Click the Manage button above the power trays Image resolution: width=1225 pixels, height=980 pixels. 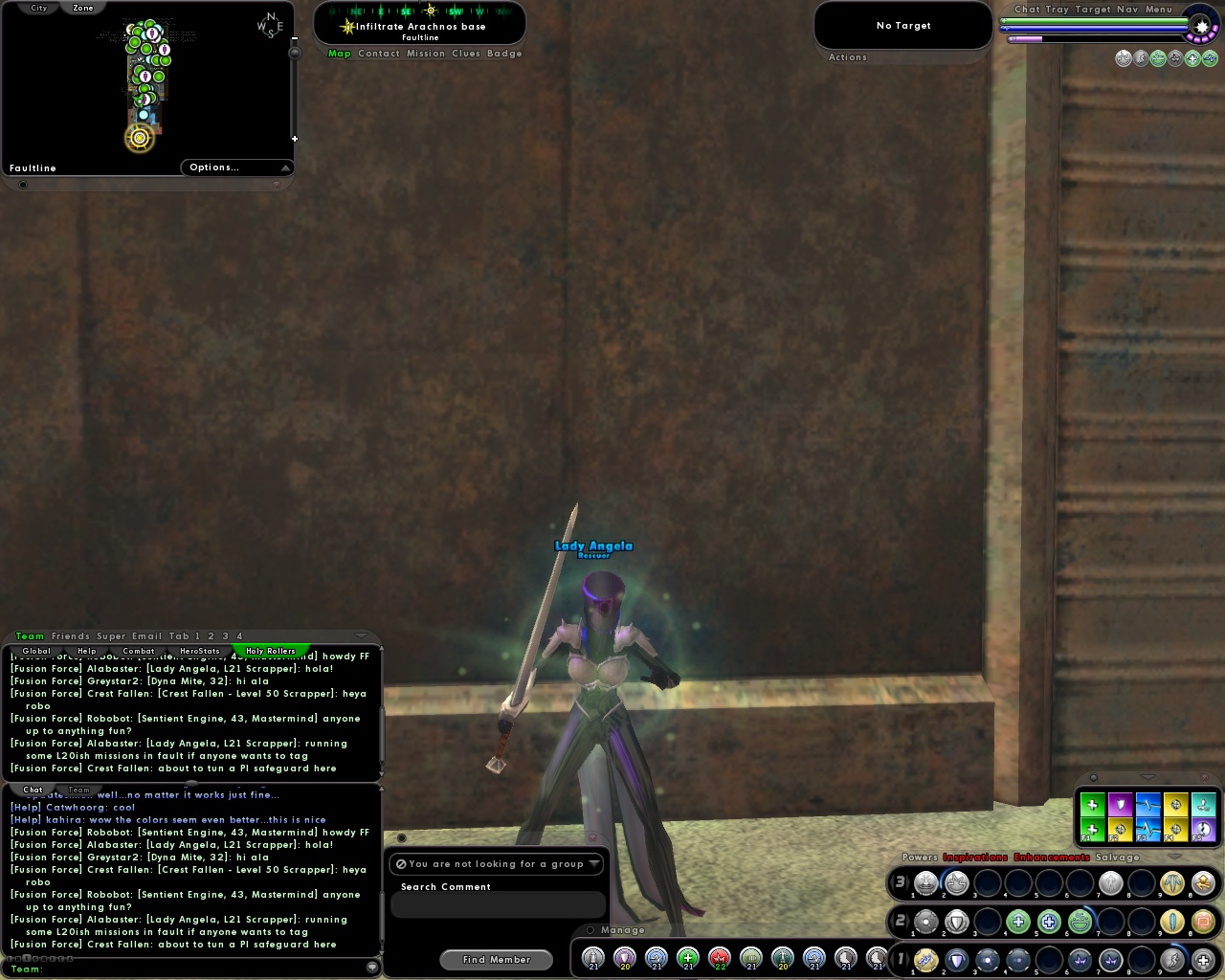coord(623,929)
